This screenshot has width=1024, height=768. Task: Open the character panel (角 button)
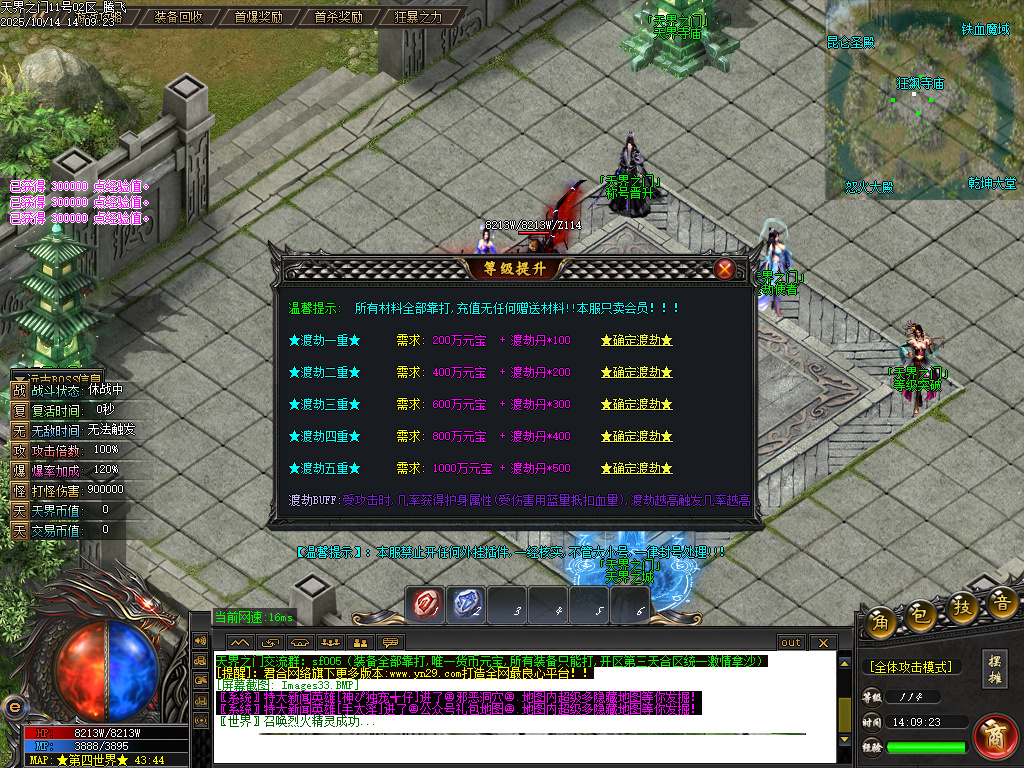click(881, 621)
